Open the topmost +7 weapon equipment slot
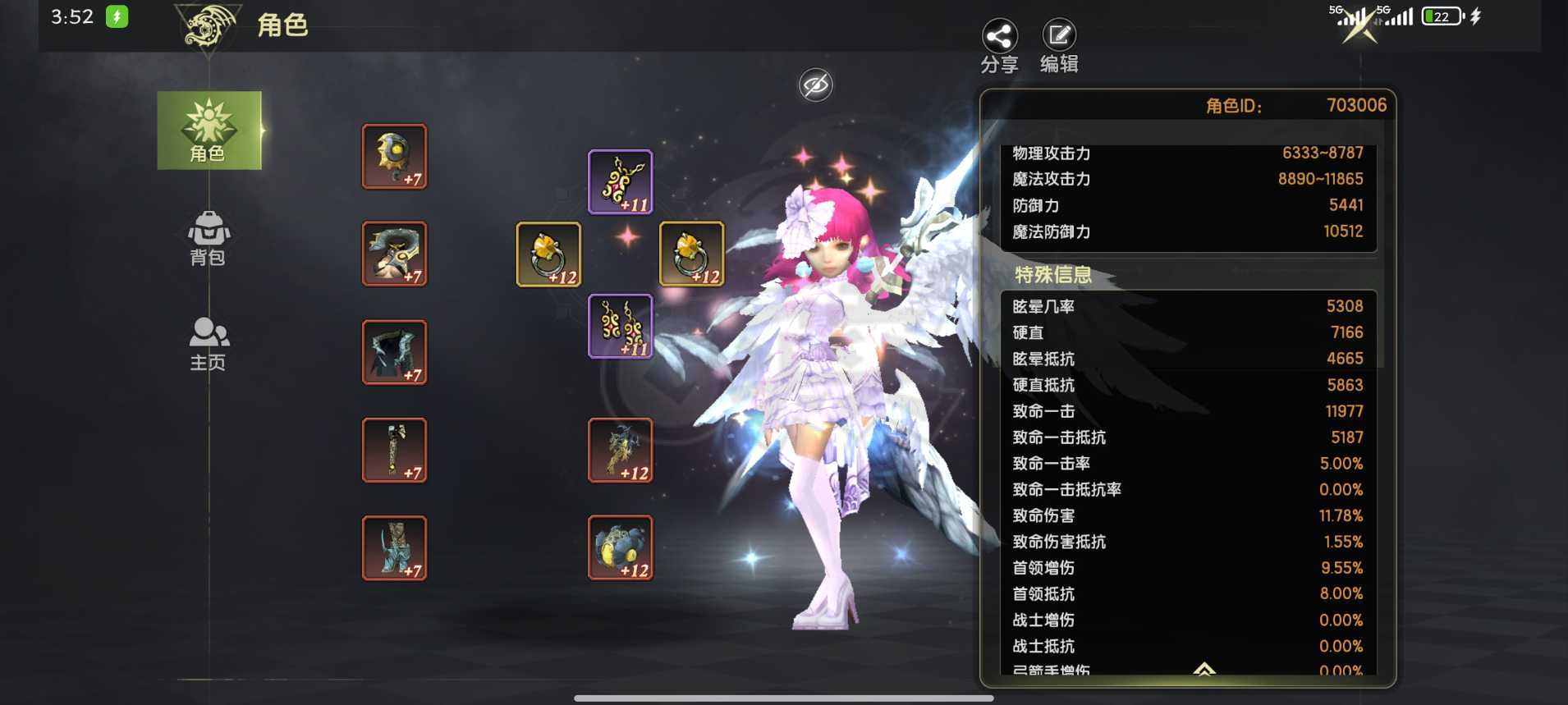 [394, 156]
